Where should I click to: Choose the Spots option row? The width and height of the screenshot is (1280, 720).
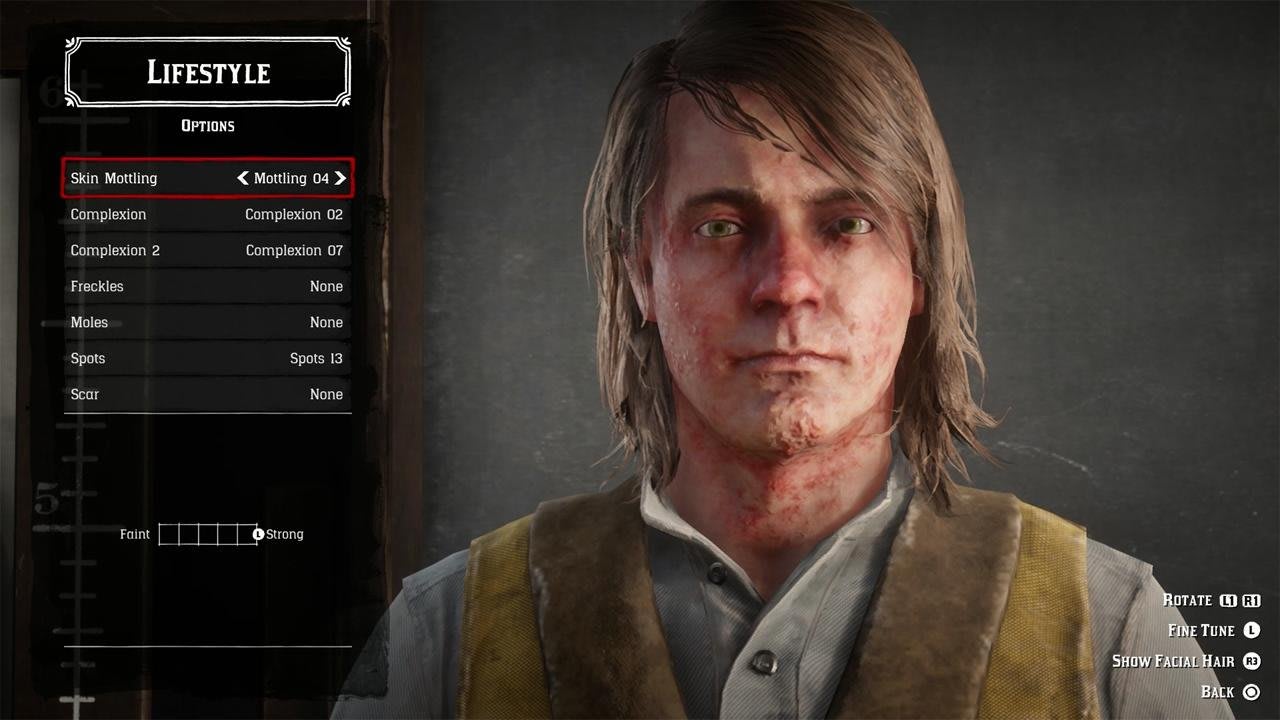207,358
